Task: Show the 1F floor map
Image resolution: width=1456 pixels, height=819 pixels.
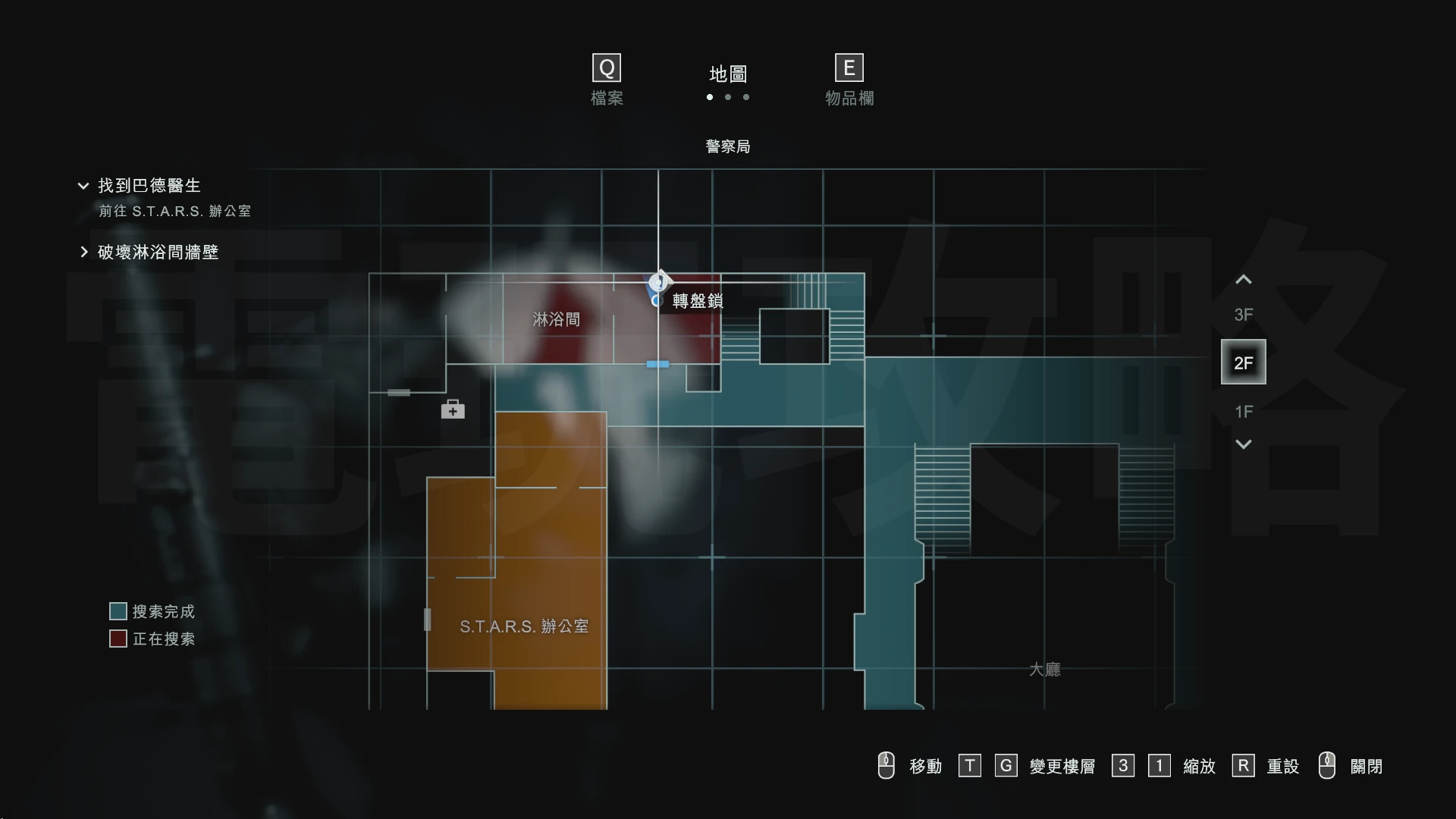Action: point(1243,412)
